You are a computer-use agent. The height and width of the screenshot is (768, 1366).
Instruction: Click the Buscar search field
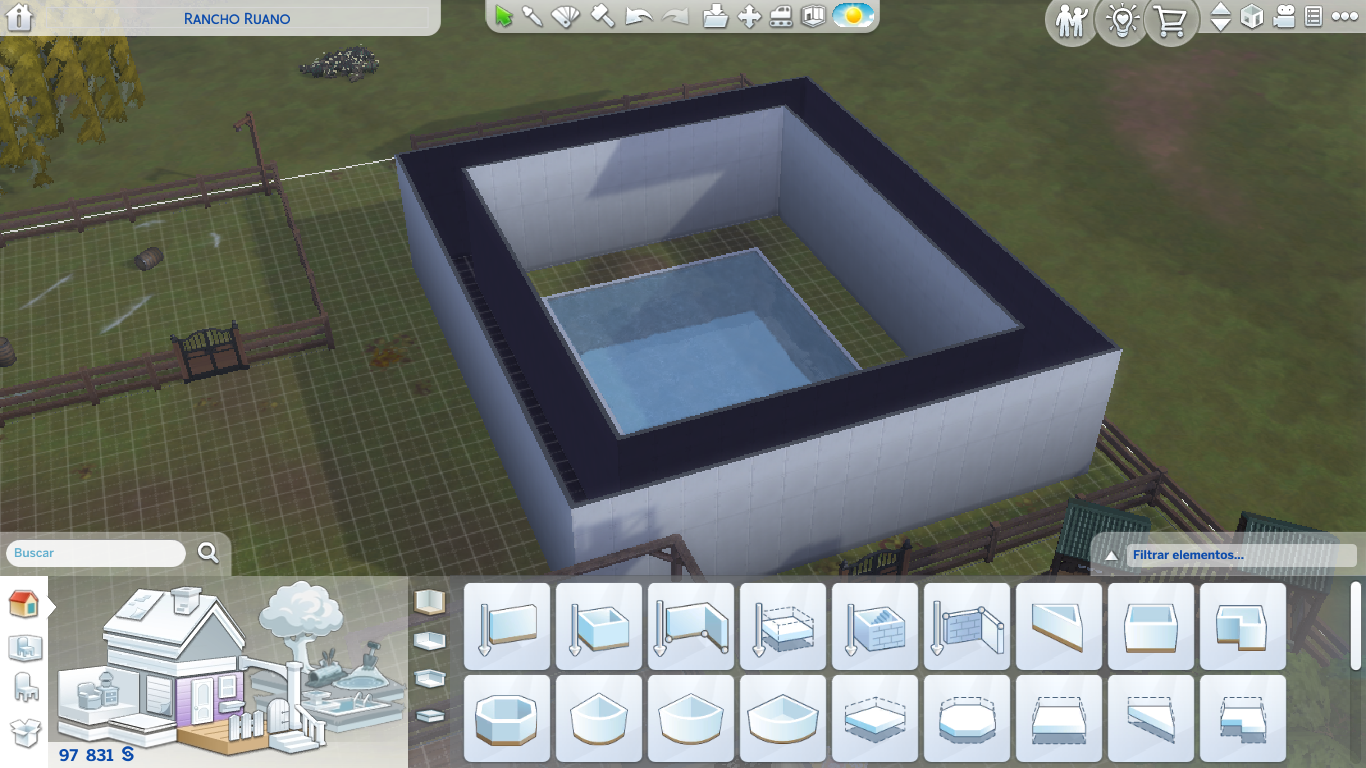tap(95, 552)
